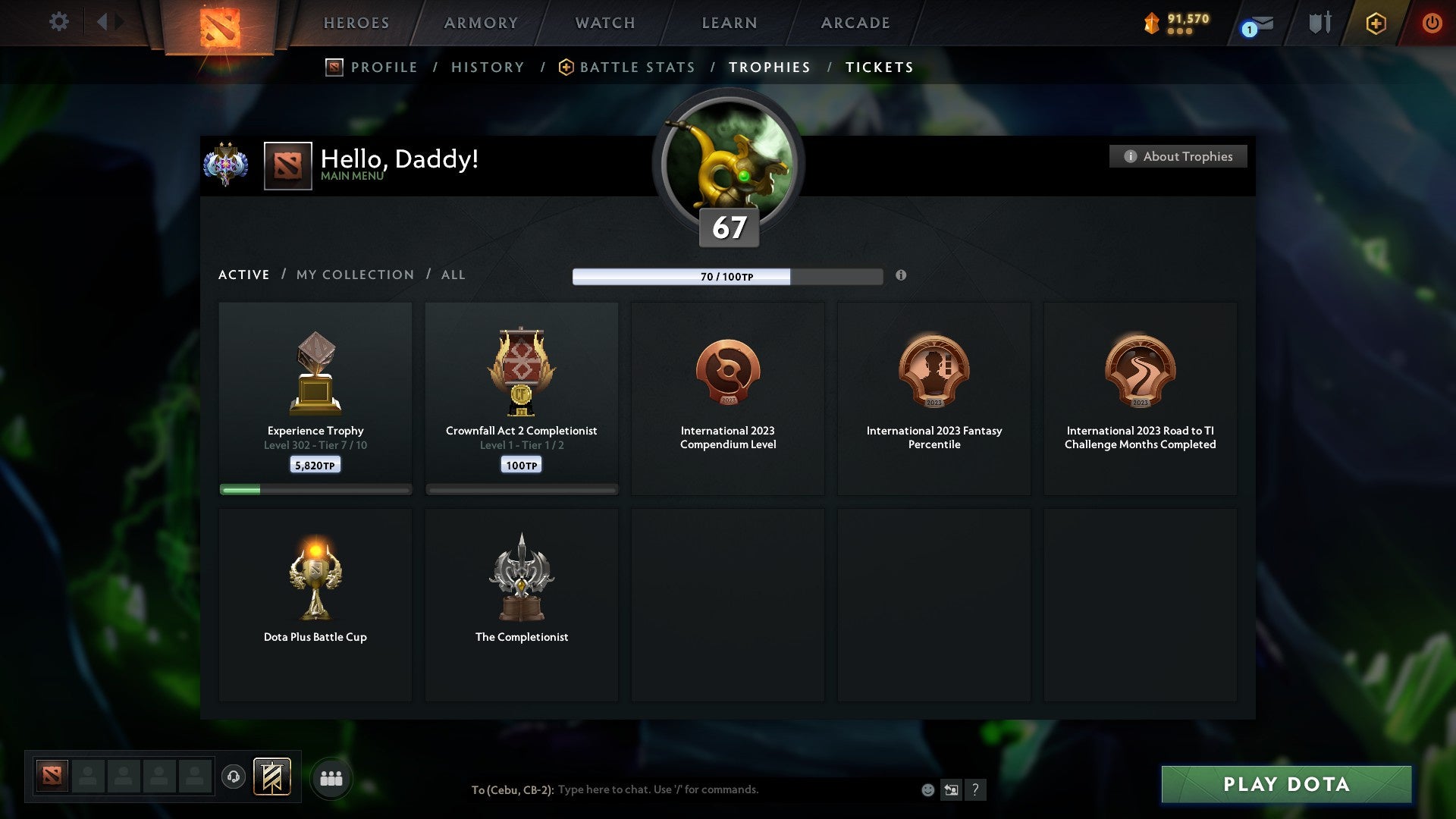Viewport: 1456px width, 819px height.
Task: Click the 70/100 TP progress bar
Action: click(x=727, y=277)
